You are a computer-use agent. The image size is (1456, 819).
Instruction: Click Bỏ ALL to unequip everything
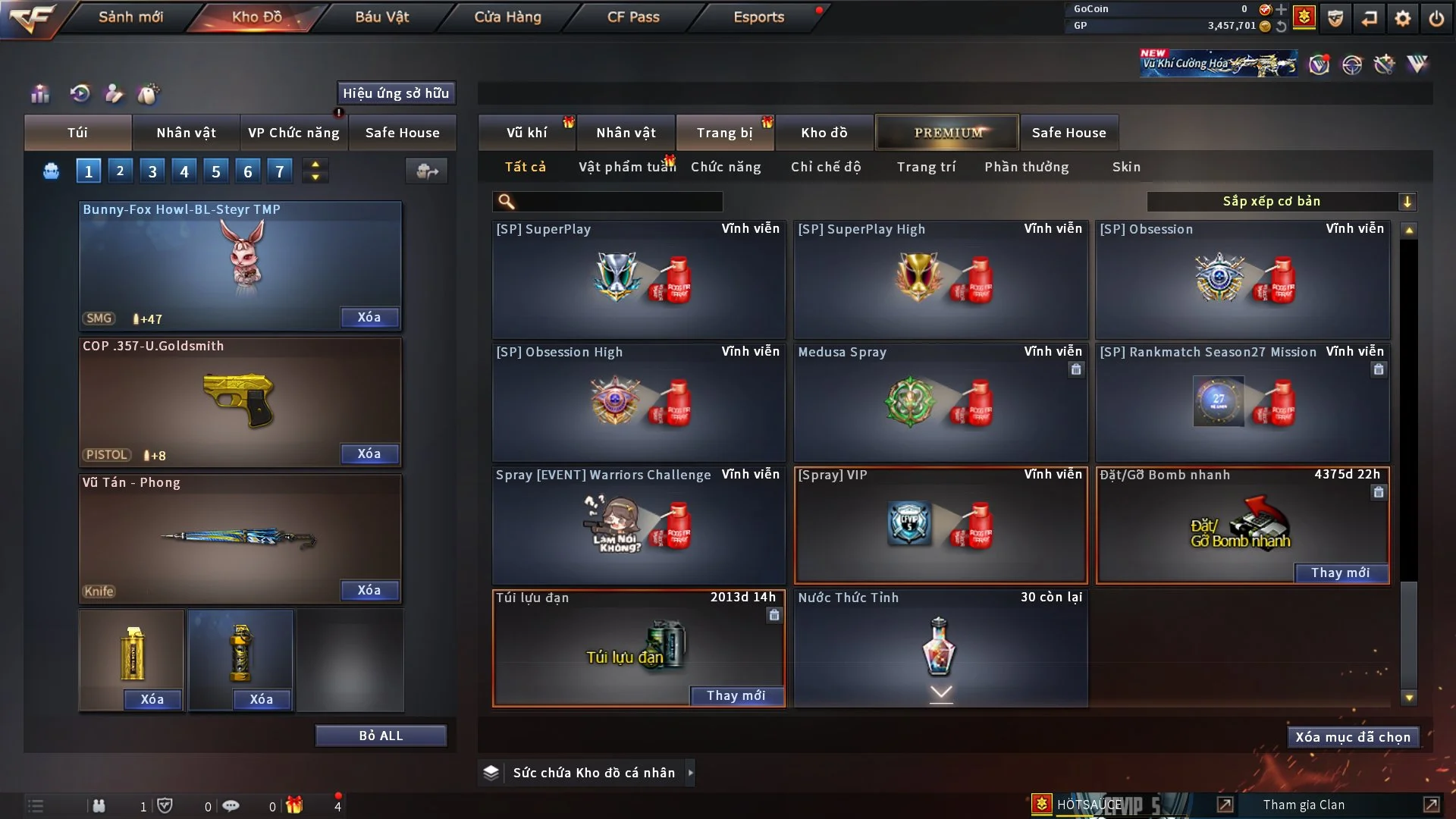tap(381, 736)
